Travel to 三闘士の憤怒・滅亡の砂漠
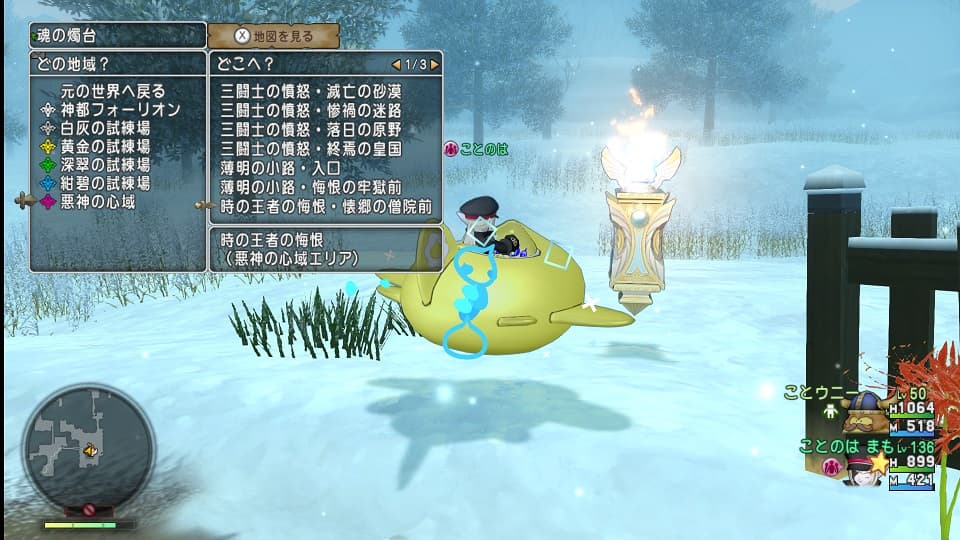960x540 pixels. click(311, 91)
